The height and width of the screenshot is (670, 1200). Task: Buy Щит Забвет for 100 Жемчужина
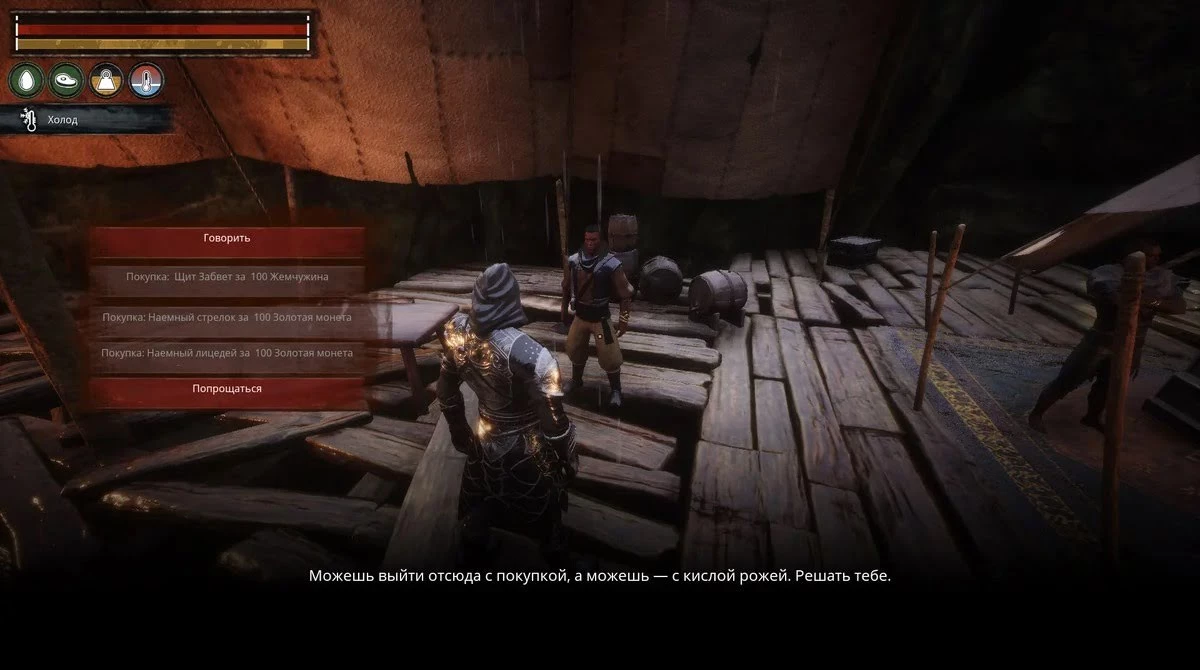tap(227, 276)
